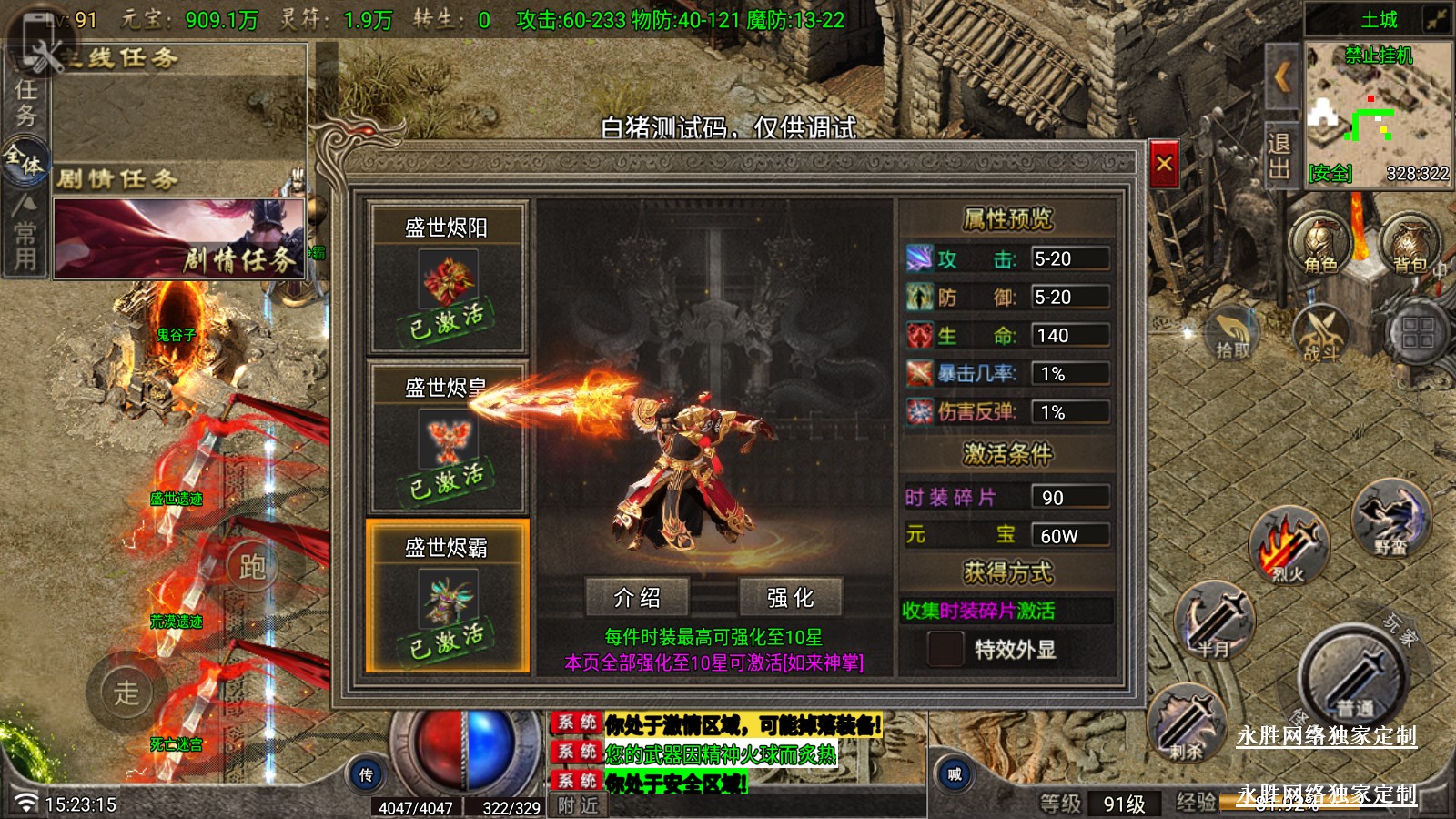The width and height of the screenshot is (1456, 819).
Task: Open the 剧情任务 story quest banner
Action: coord(179,238)
